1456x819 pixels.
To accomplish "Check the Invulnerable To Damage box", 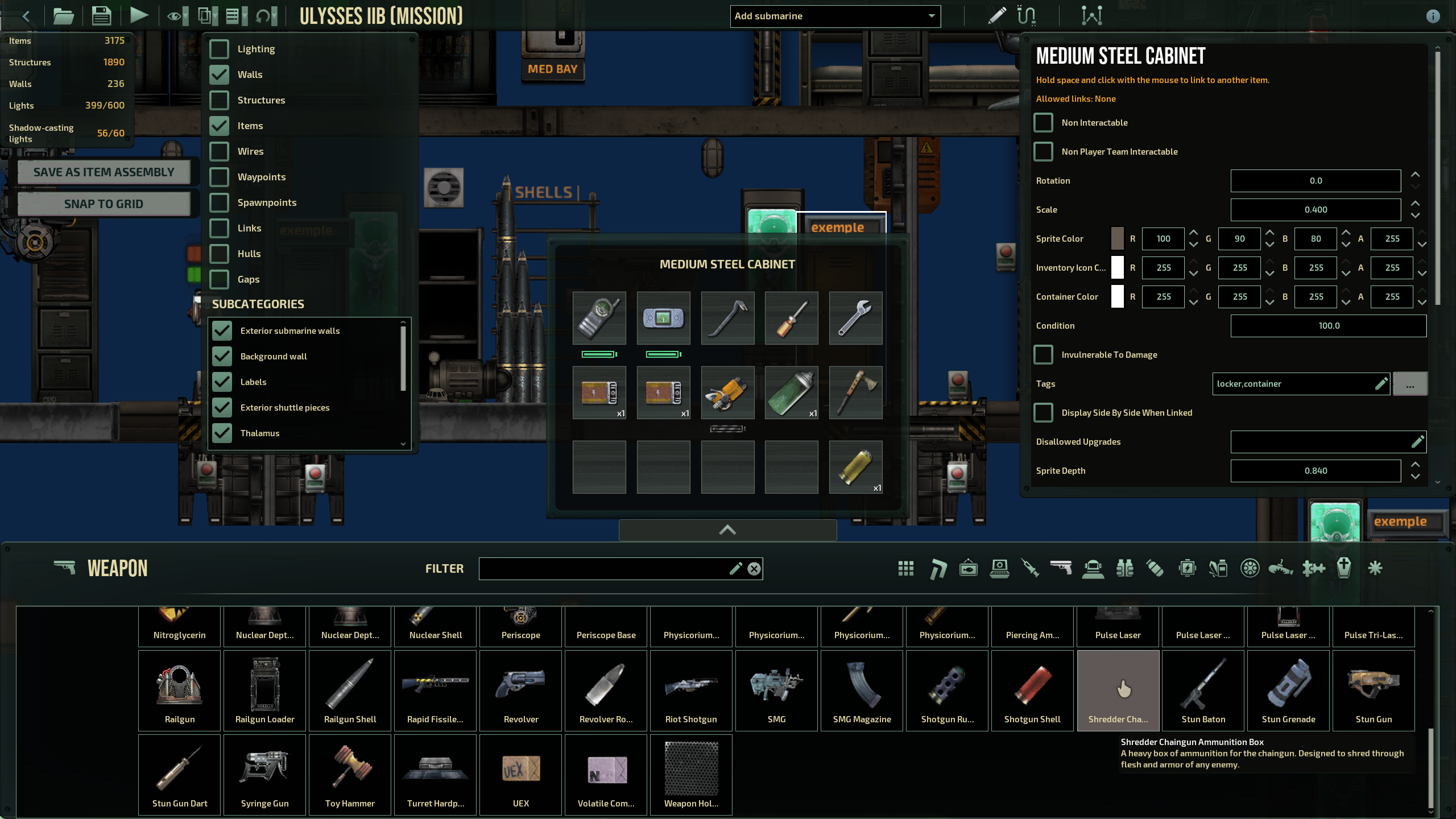I will pos(1044,354).
